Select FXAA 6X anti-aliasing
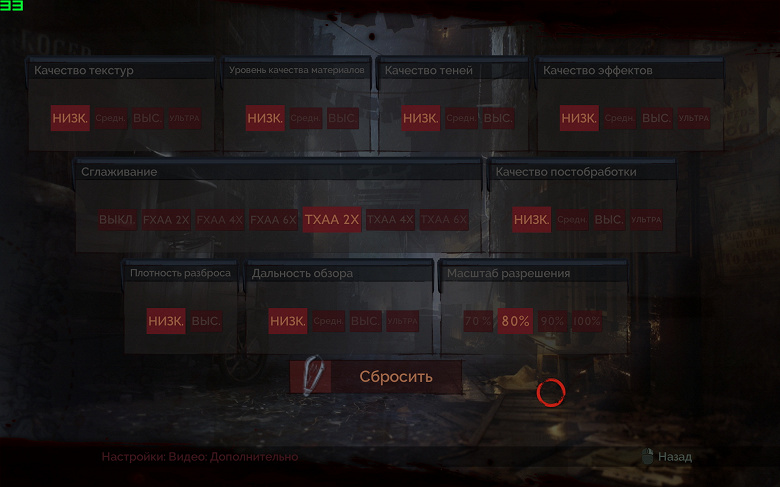 click(273, 220)
